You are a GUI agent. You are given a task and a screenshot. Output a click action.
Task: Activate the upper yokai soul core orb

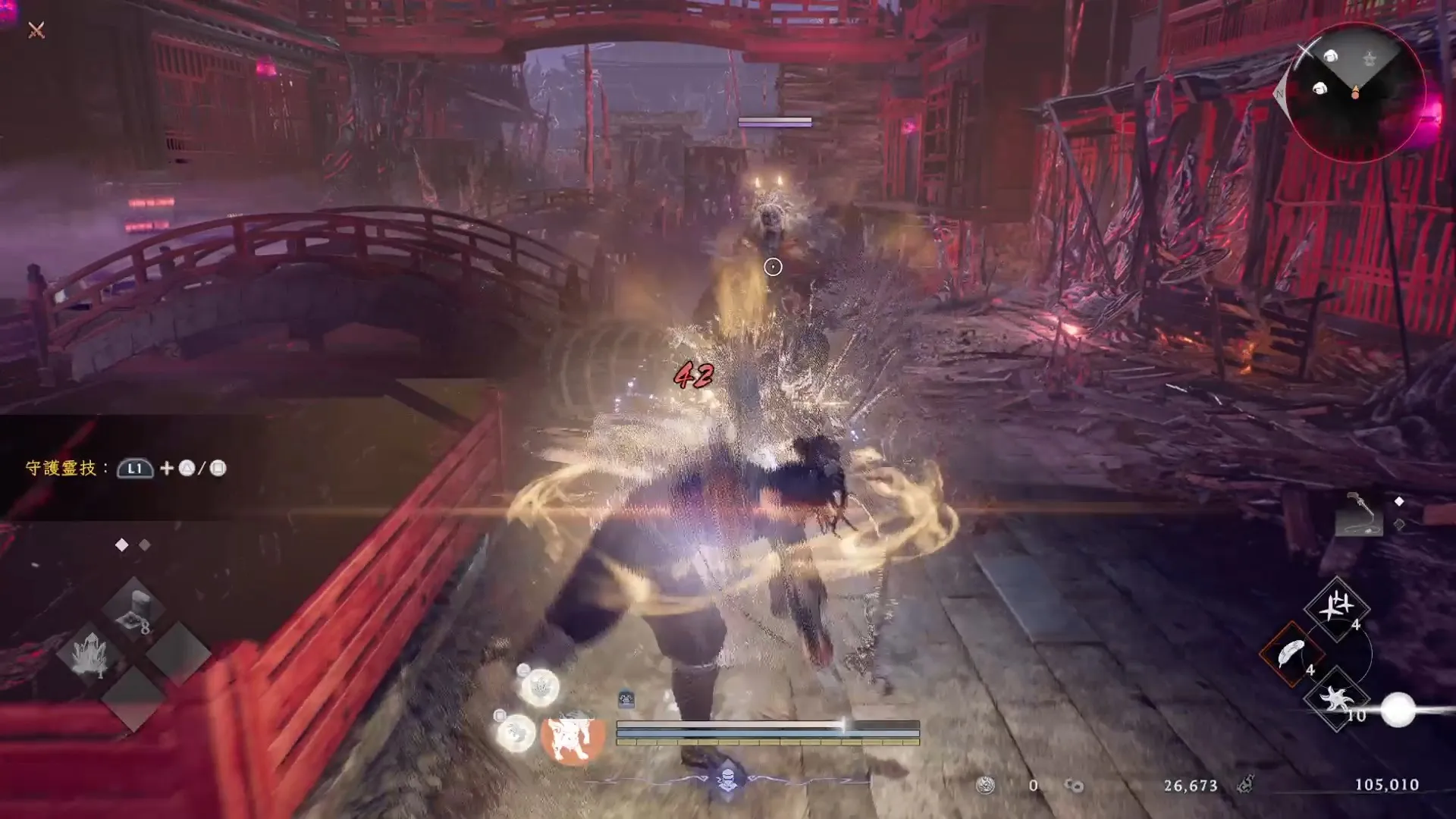(x=539, y=688)
